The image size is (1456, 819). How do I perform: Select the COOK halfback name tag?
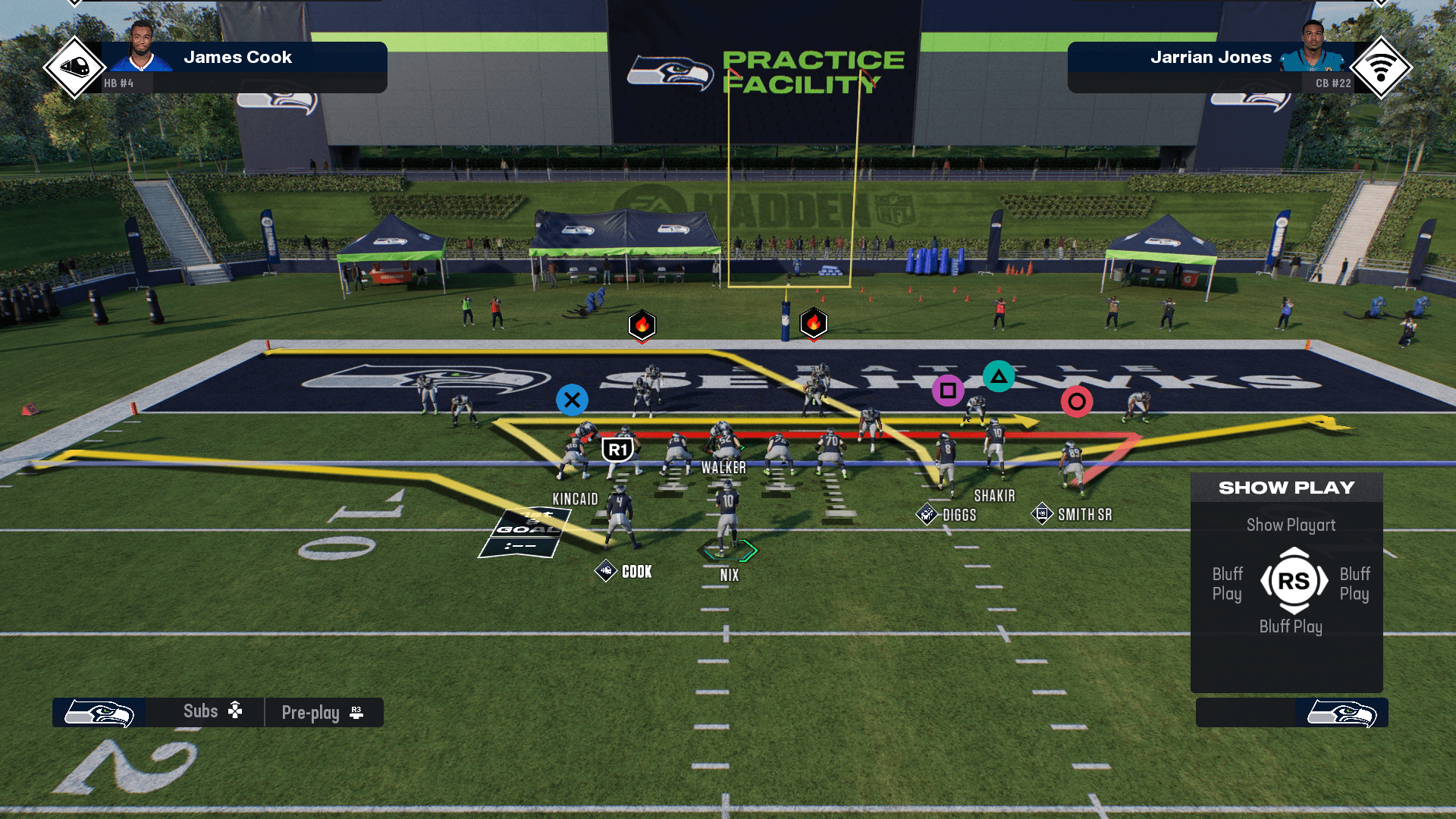tap(635, 572)
